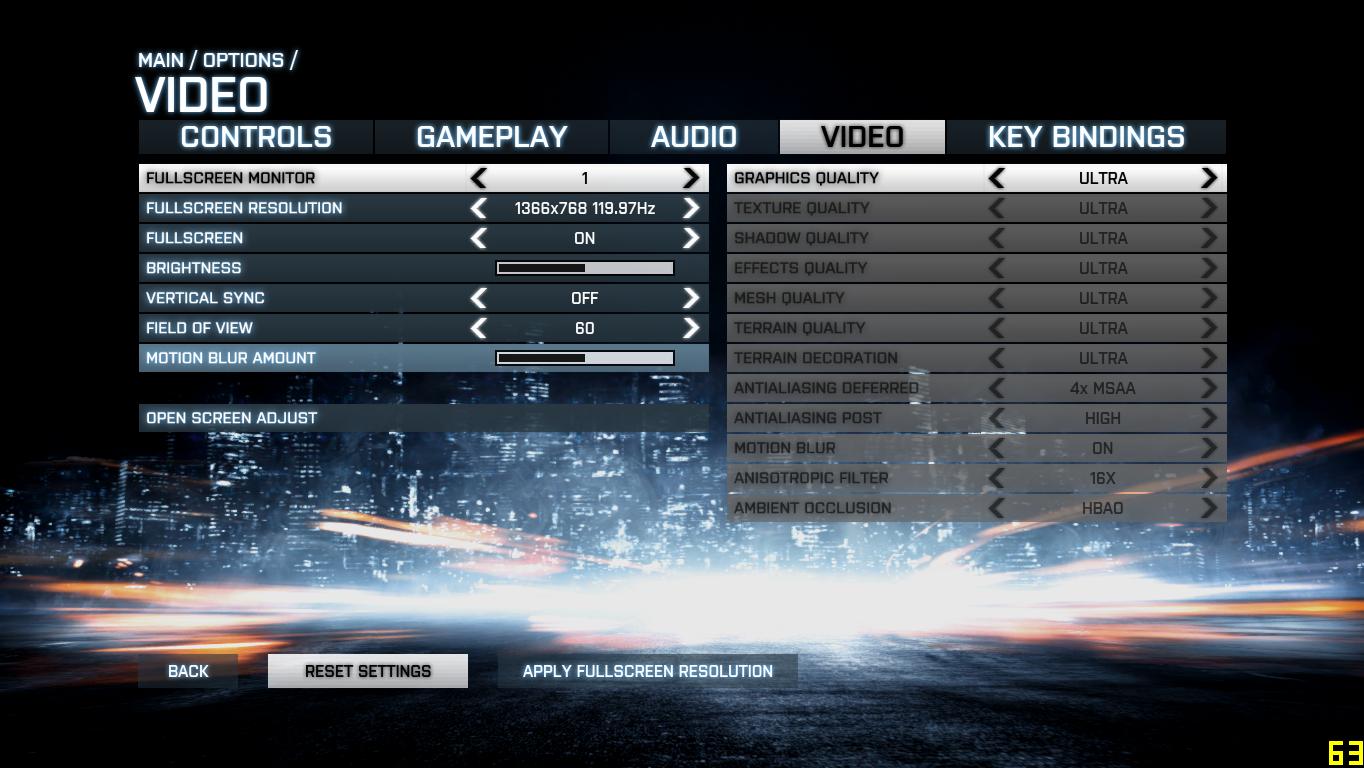This screenshot has width=1364, height=768.
Task: Open Screen Adjust
Action: (231, 418)
